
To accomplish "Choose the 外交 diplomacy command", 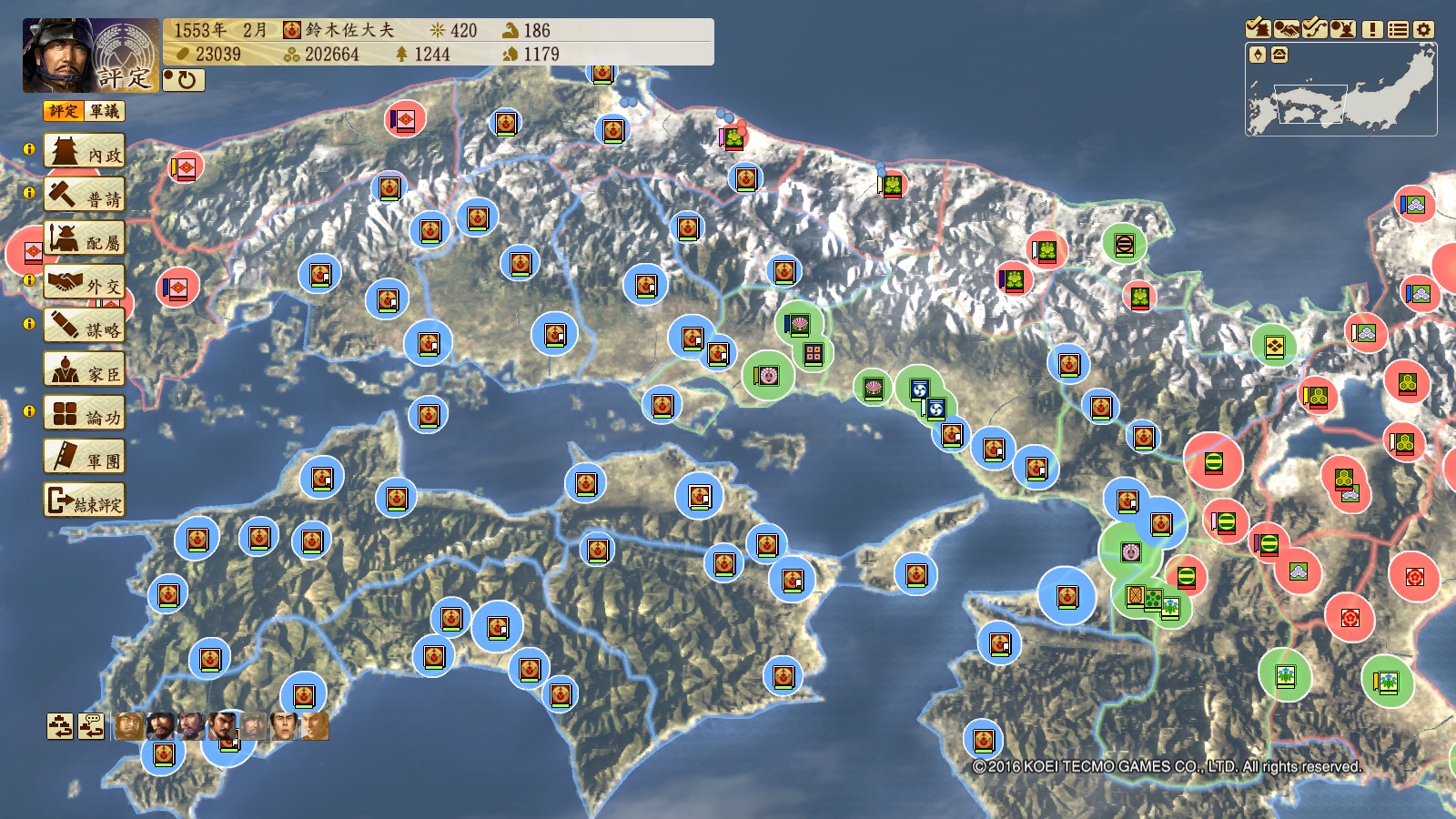I will 85,284.
